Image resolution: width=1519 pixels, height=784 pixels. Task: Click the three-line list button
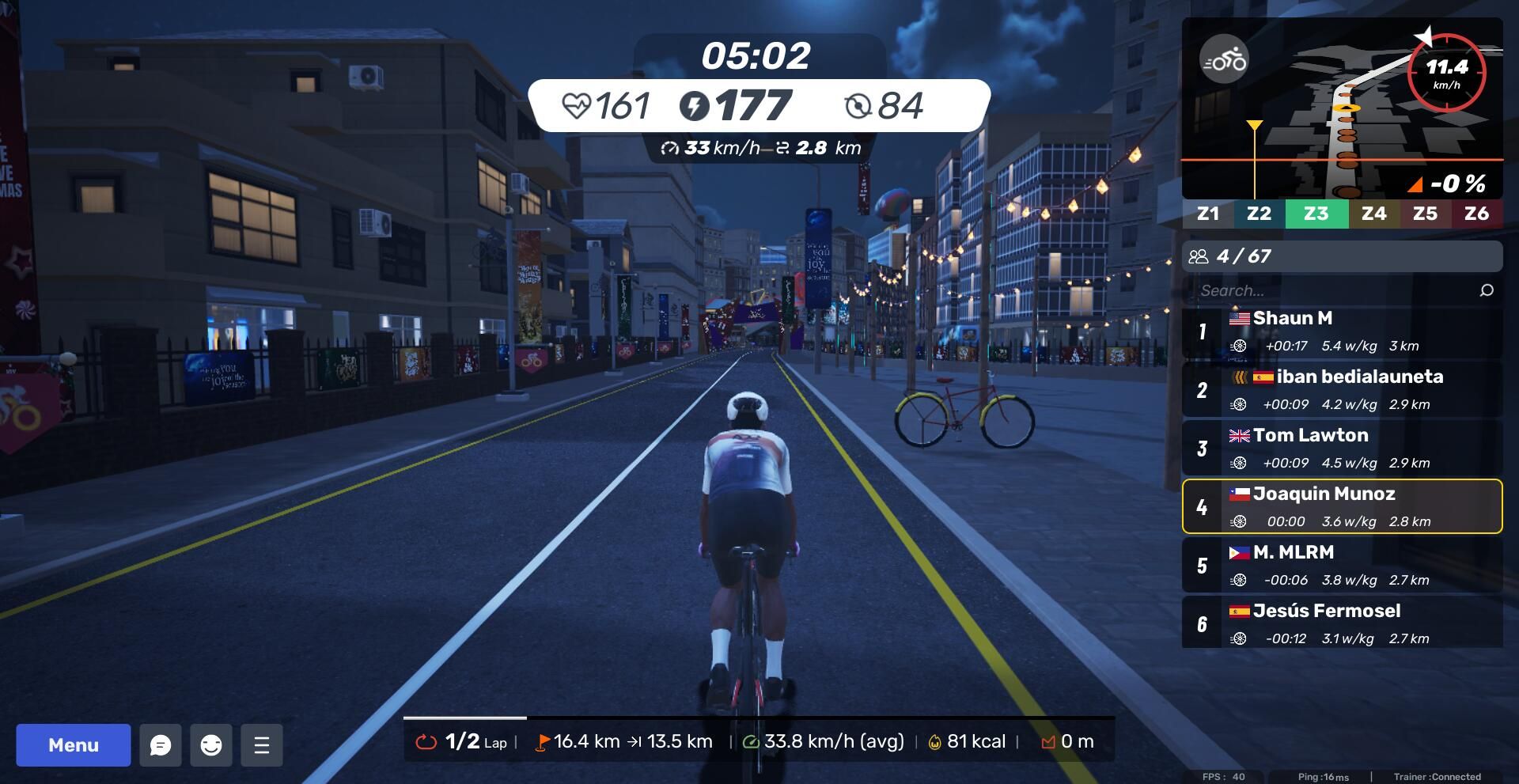pos(262,745)
